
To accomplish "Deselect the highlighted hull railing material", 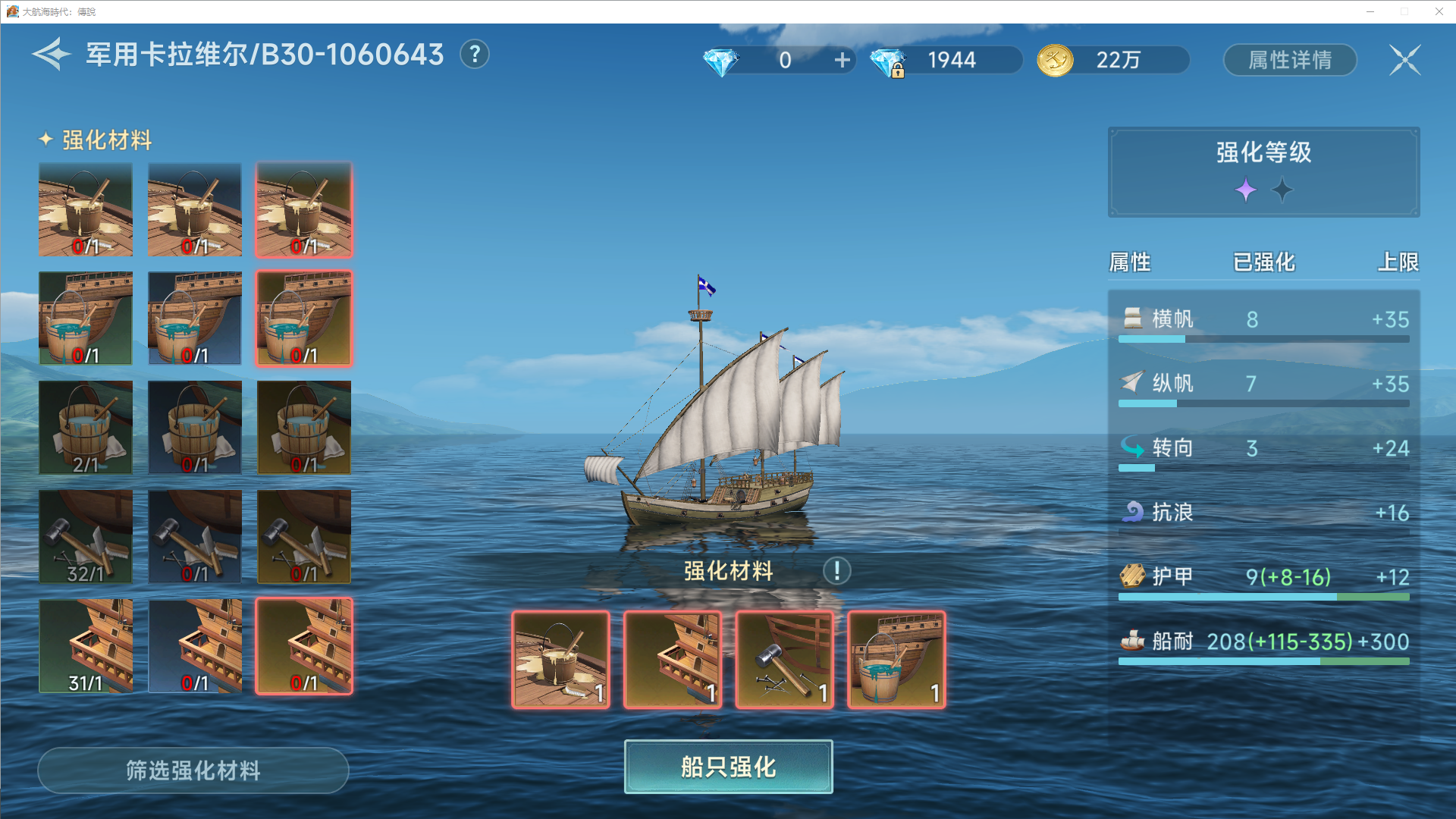I will [303, 645].
